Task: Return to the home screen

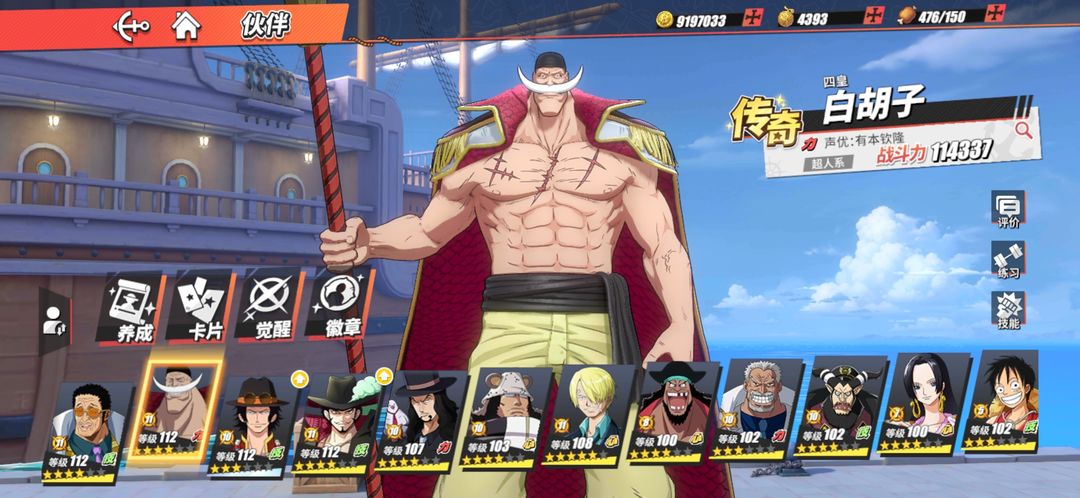Action: (x=186, y=24)
